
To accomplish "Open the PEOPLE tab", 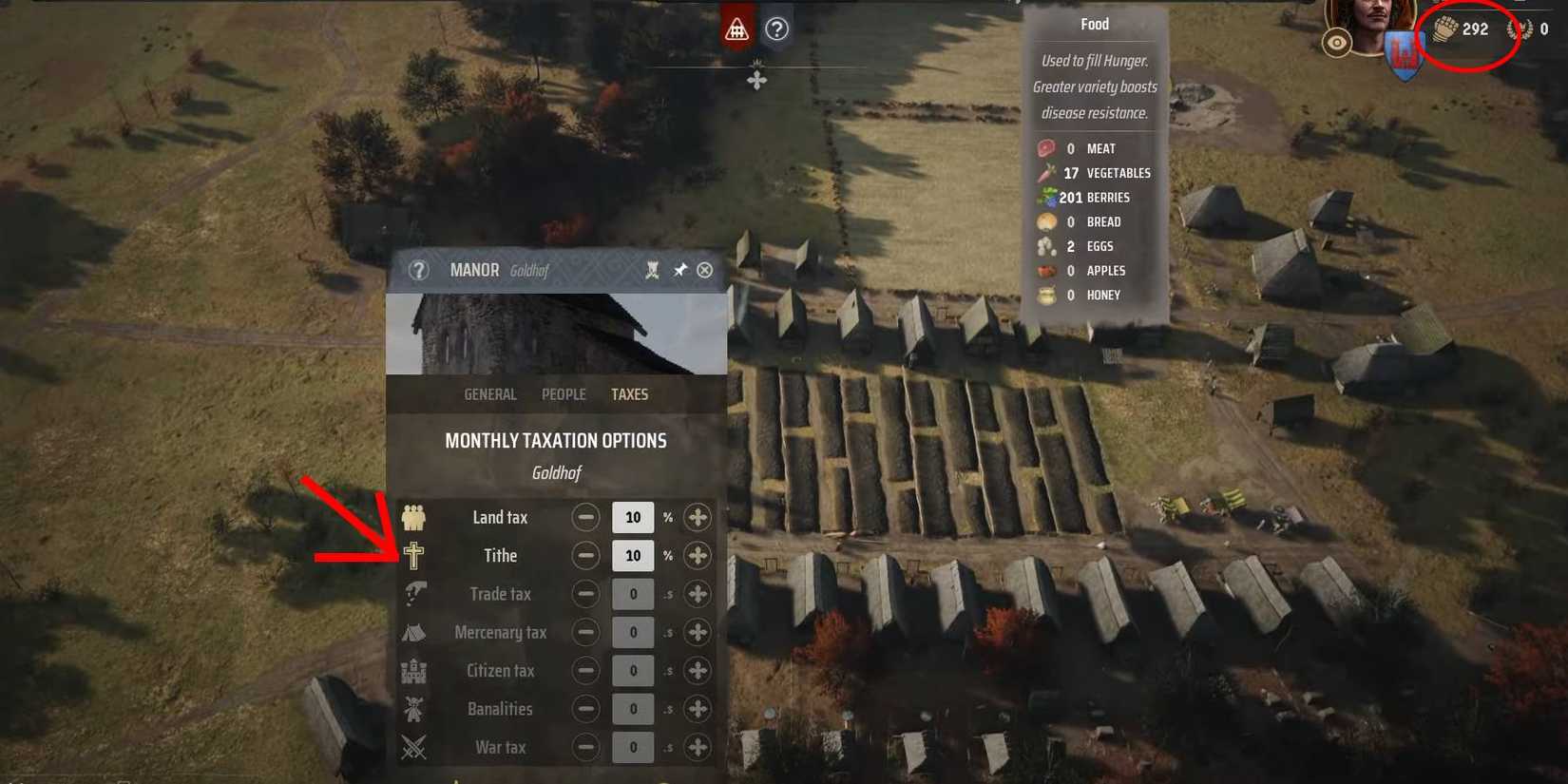I will (x=563, y=394).
